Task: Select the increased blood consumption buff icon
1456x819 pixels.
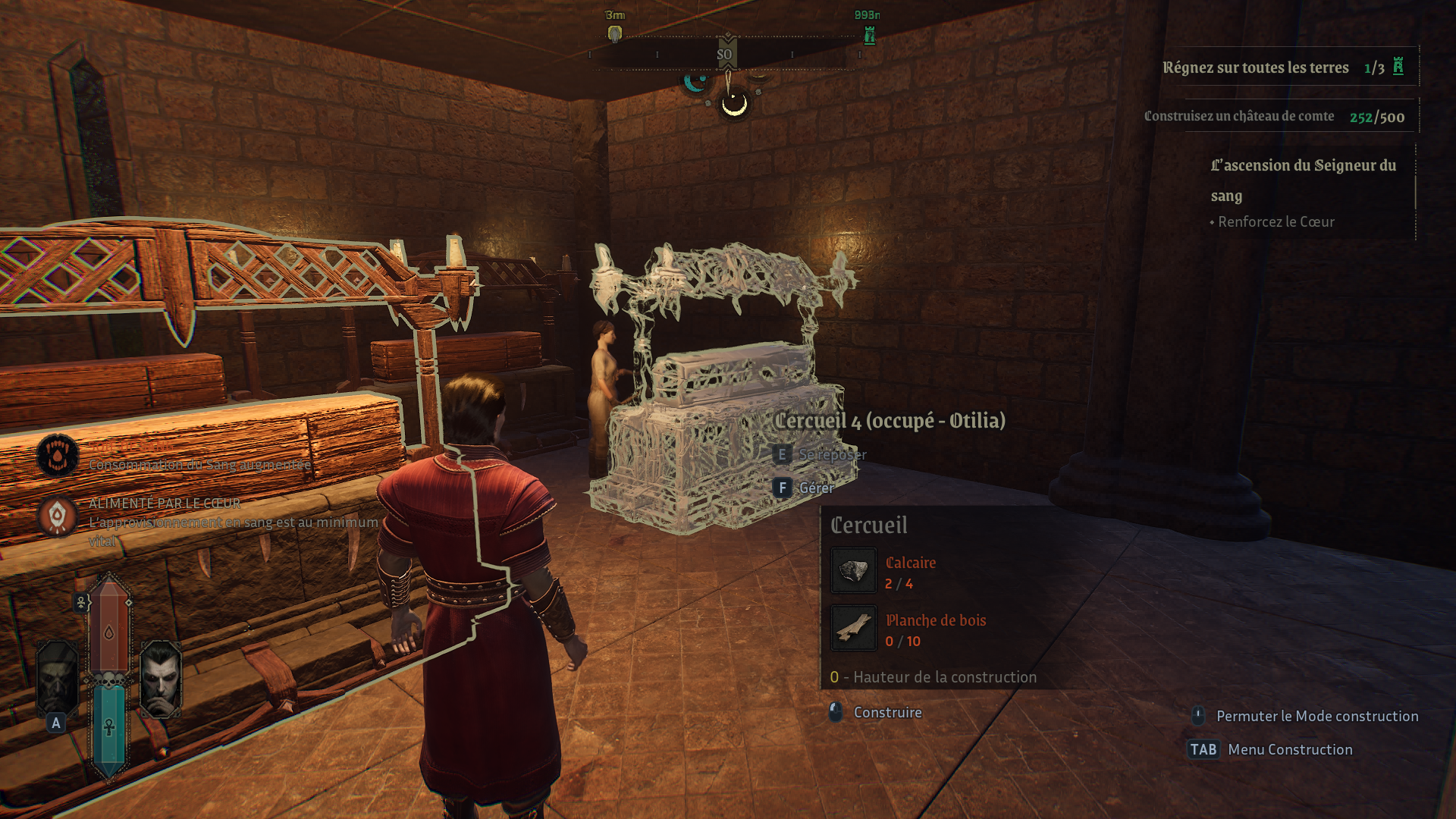Action: pyautogui.click(x=58, y=455)
